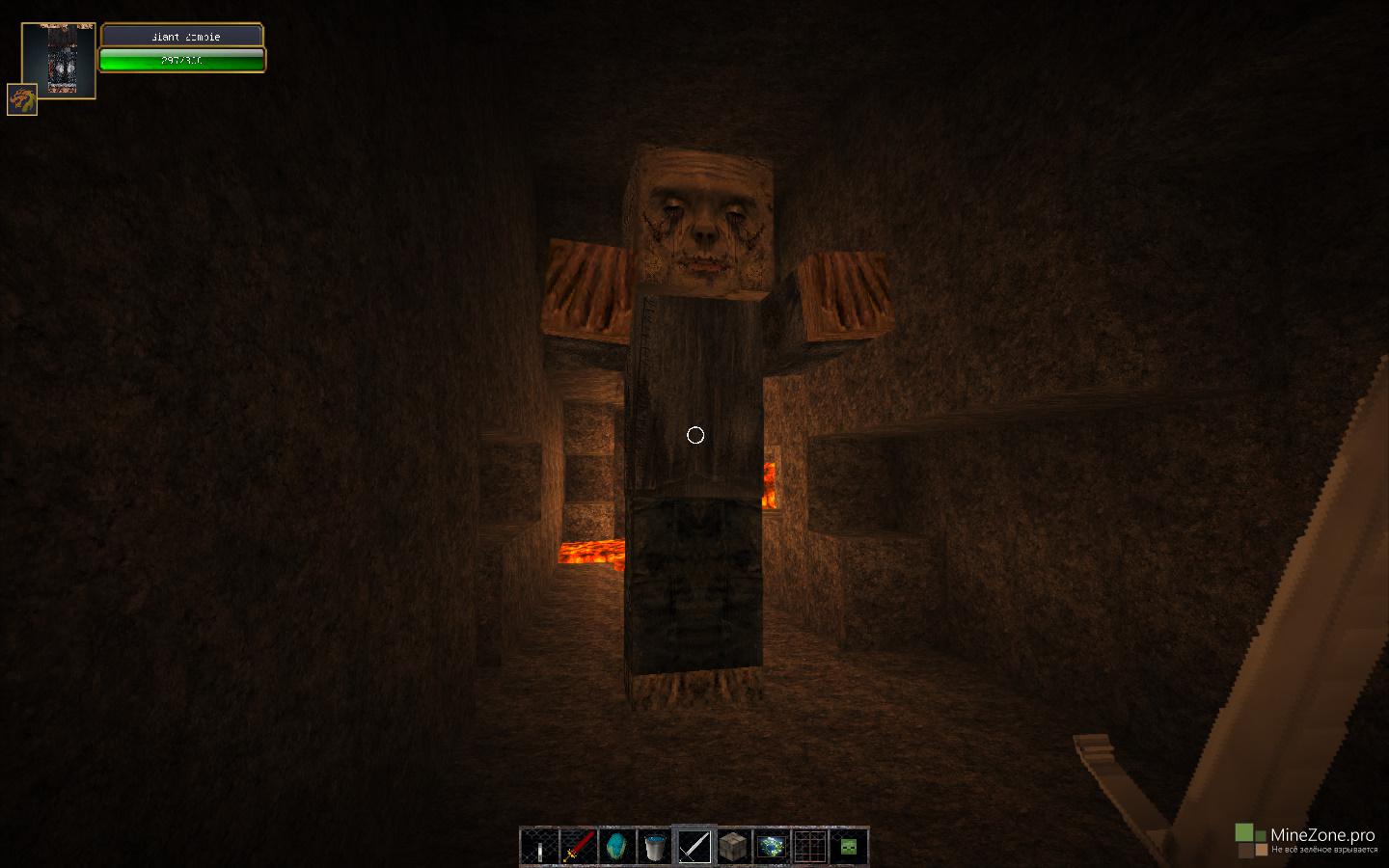The image size is (1389, 868).
Task: Click the Giant Zombie name plate
Action: 182,37
